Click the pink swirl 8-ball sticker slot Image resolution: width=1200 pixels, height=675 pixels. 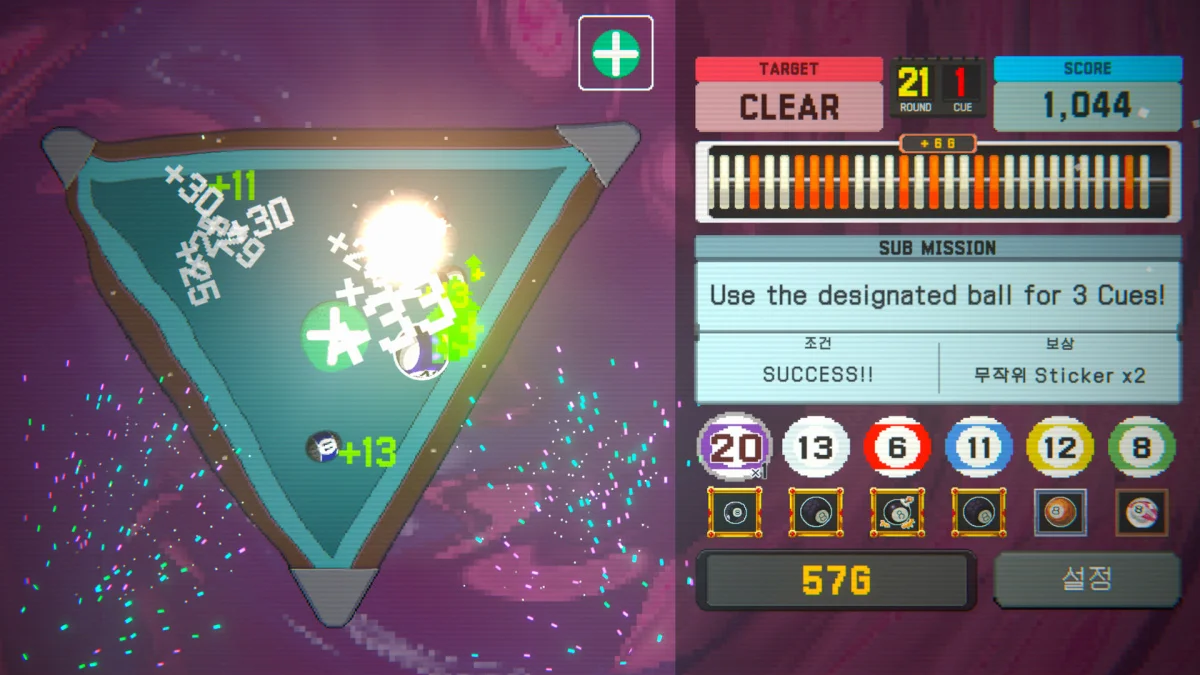click(1141, 513)
